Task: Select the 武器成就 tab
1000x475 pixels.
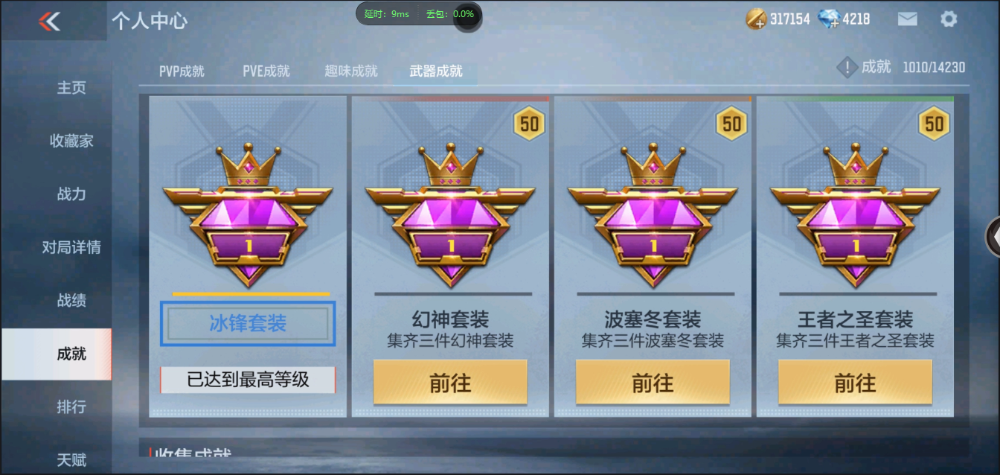Action: (x=436, y=71)
